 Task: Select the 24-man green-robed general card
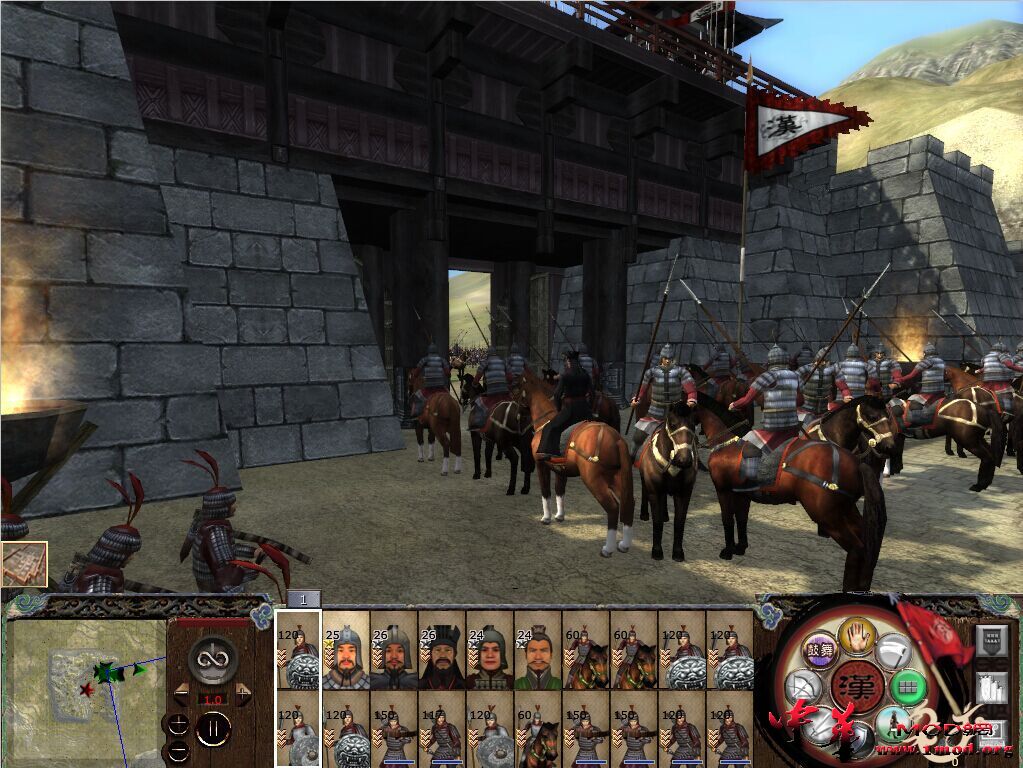(x=538, y=650)
